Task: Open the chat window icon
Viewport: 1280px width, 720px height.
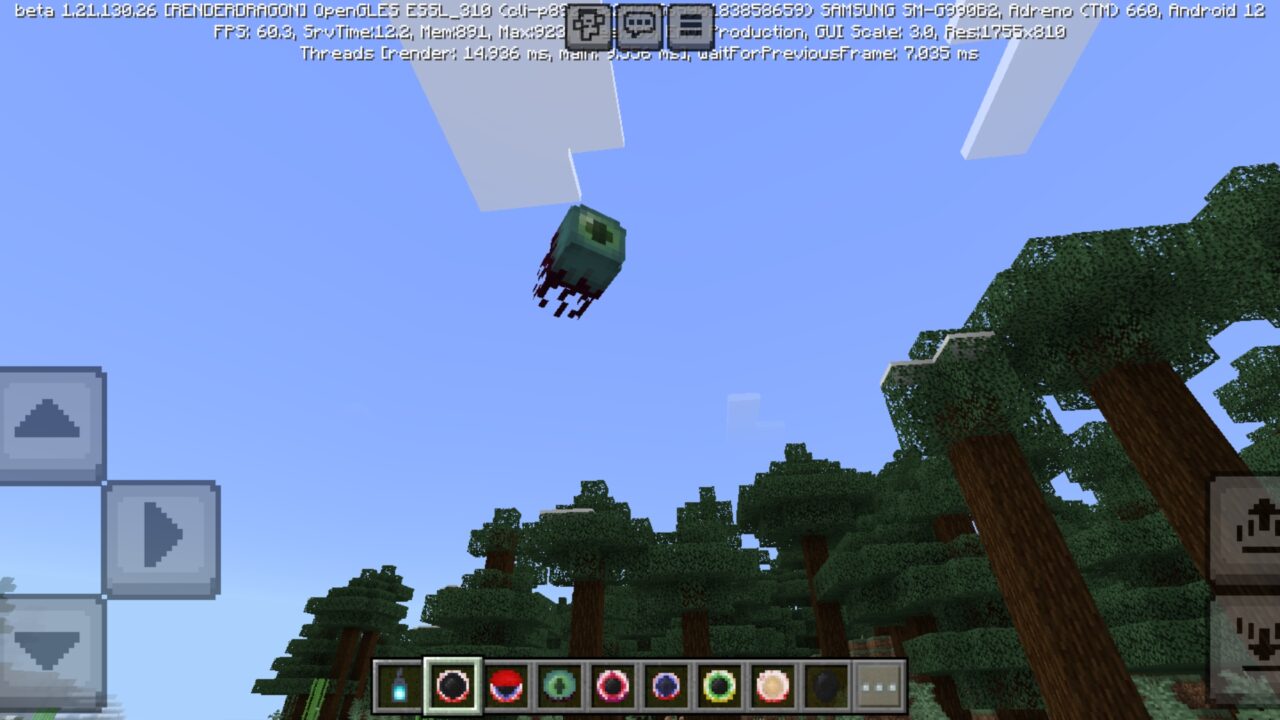Action: pyautogui.click(x=640, y=24)
